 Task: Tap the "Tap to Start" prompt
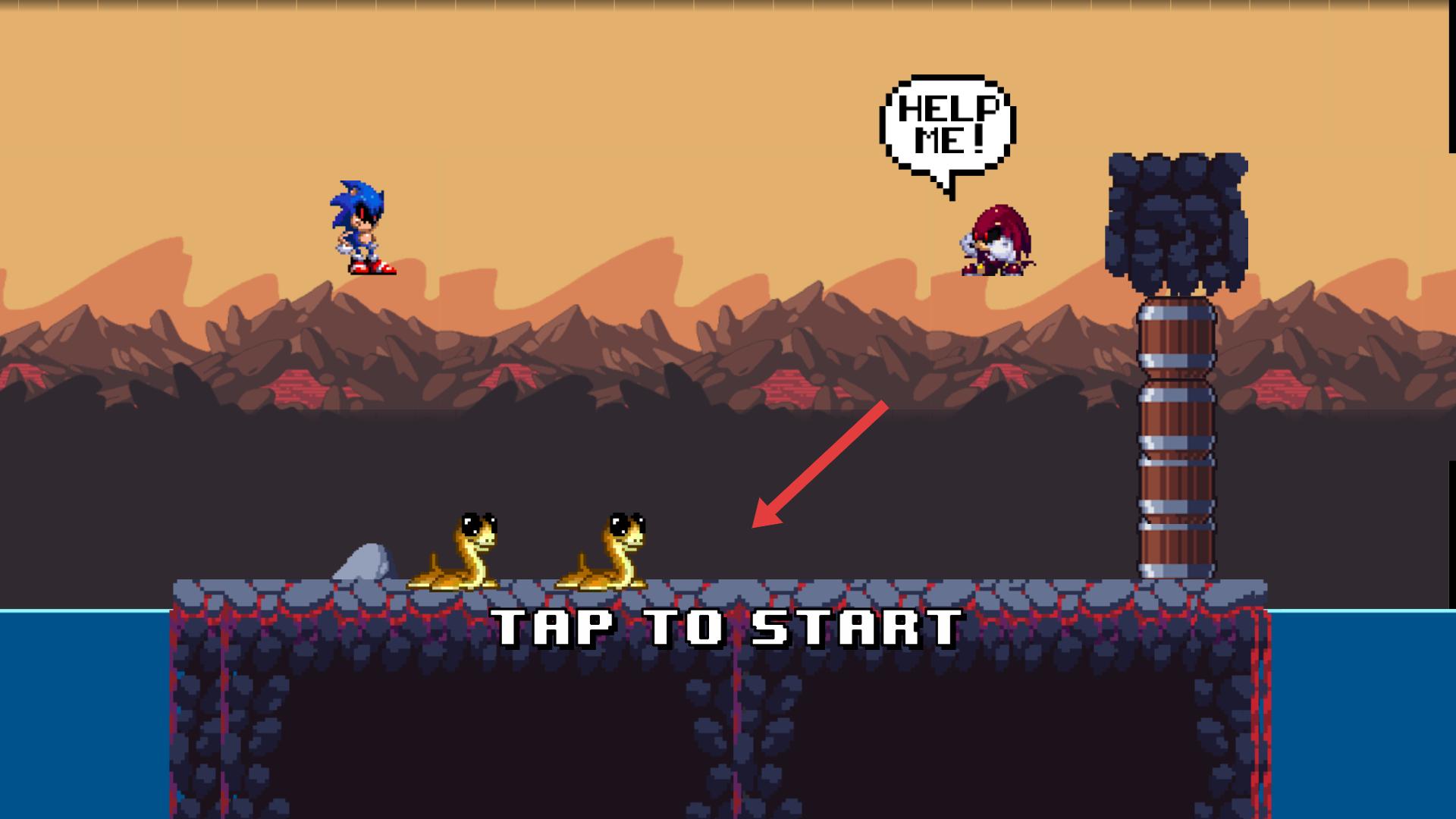728,628
